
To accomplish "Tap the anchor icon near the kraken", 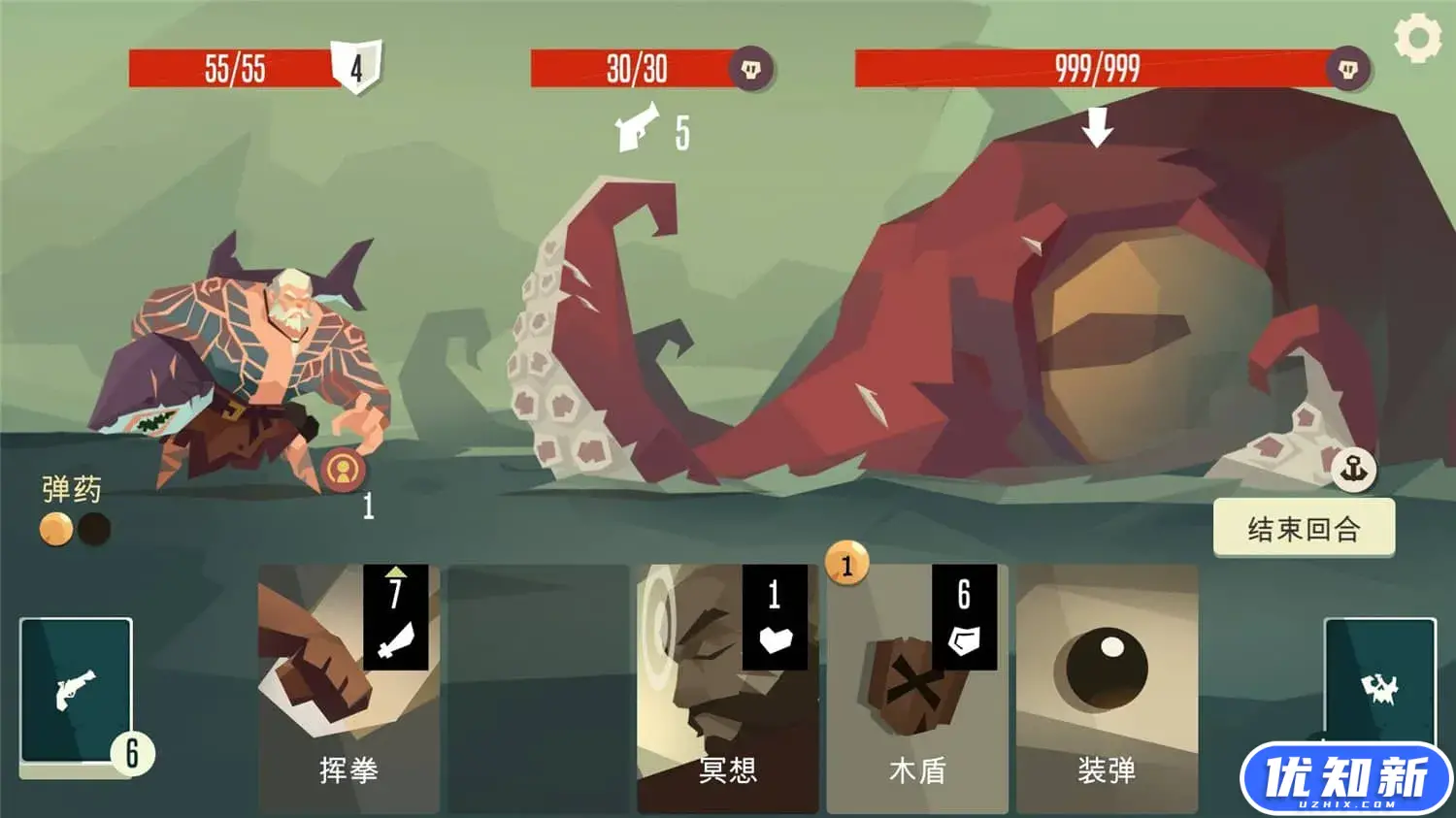I will [1353, 470].
